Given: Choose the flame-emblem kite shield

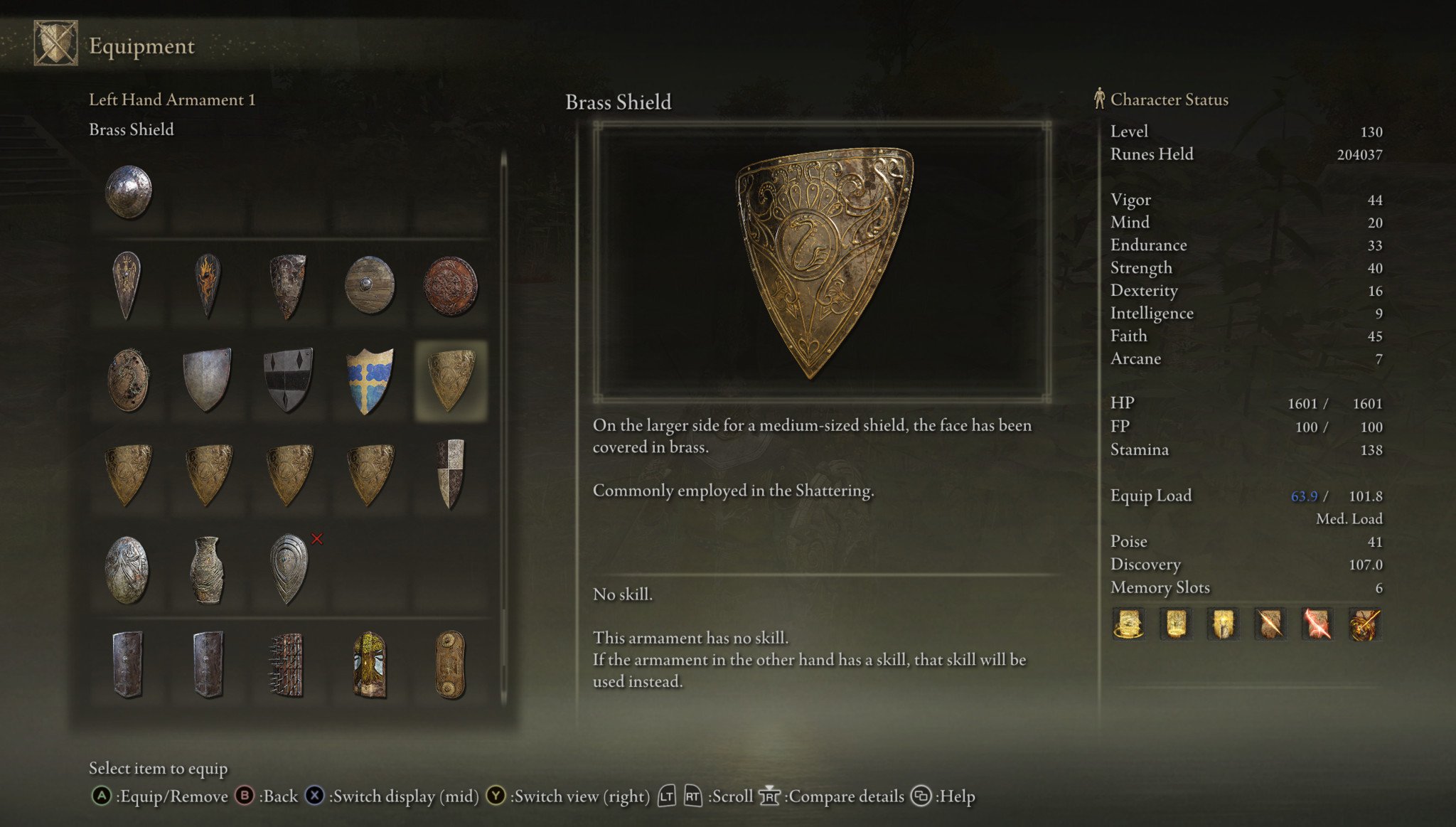Looking at the screenshot, I should [208, 285].
